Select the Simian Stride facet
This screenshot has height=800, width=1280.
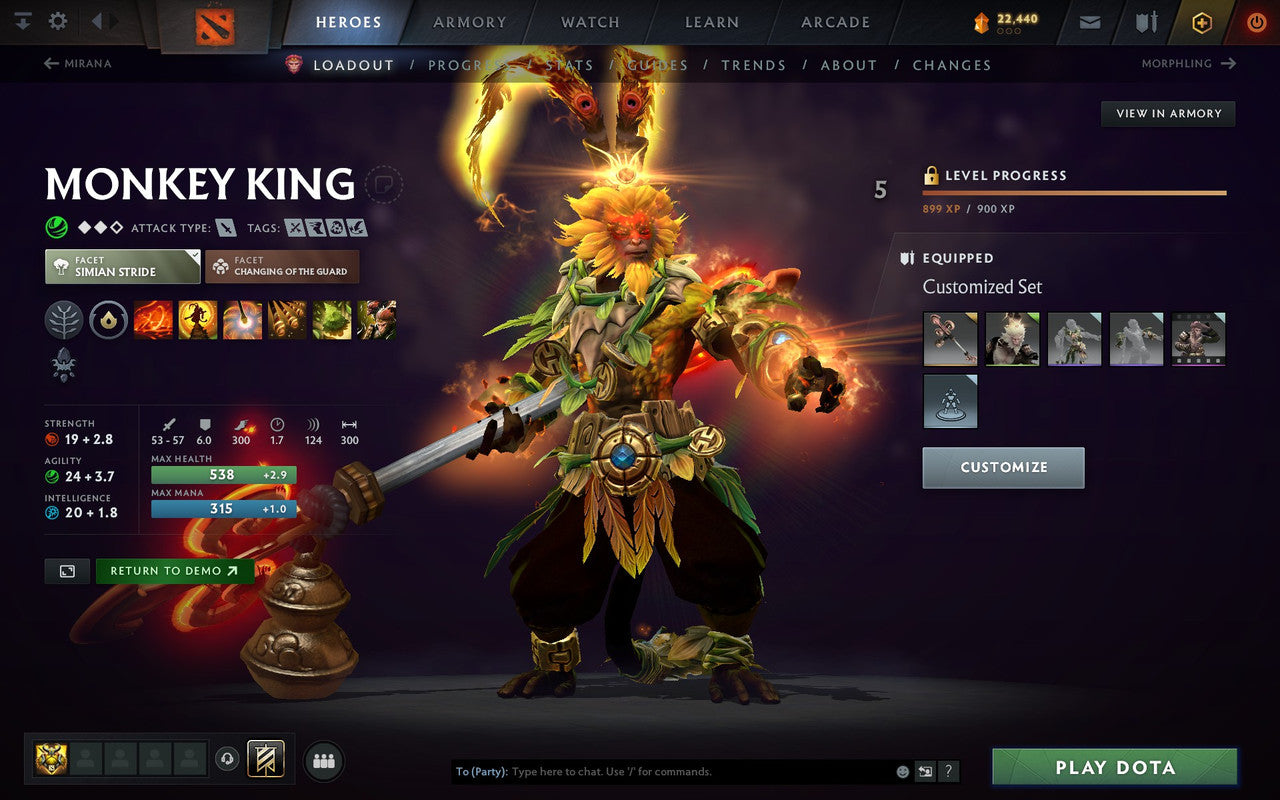(121, 266)
